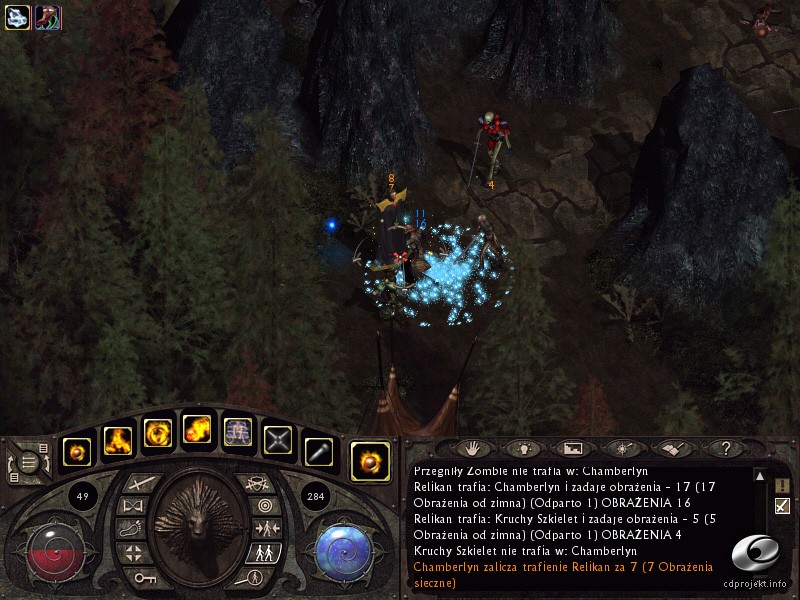
Task: Click the bullseye target button
Action: point(263,506)
